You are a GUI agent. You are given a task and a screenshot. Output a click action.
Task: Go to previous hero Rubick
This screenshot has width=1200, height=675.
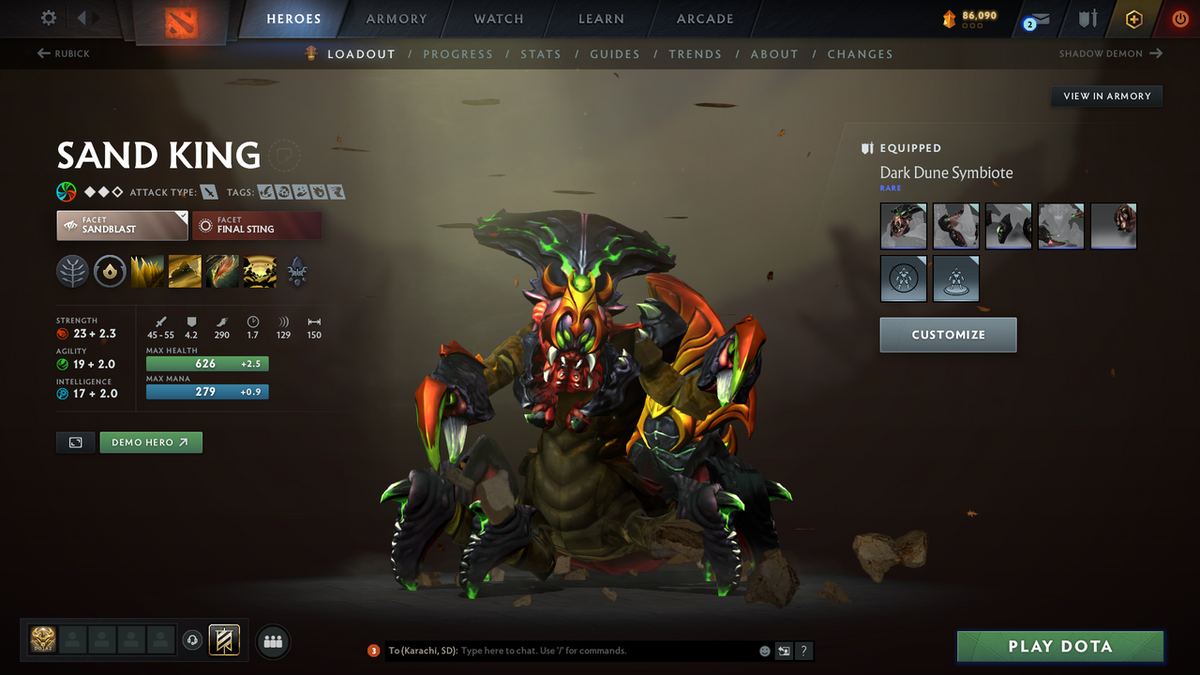click(64, 54)
